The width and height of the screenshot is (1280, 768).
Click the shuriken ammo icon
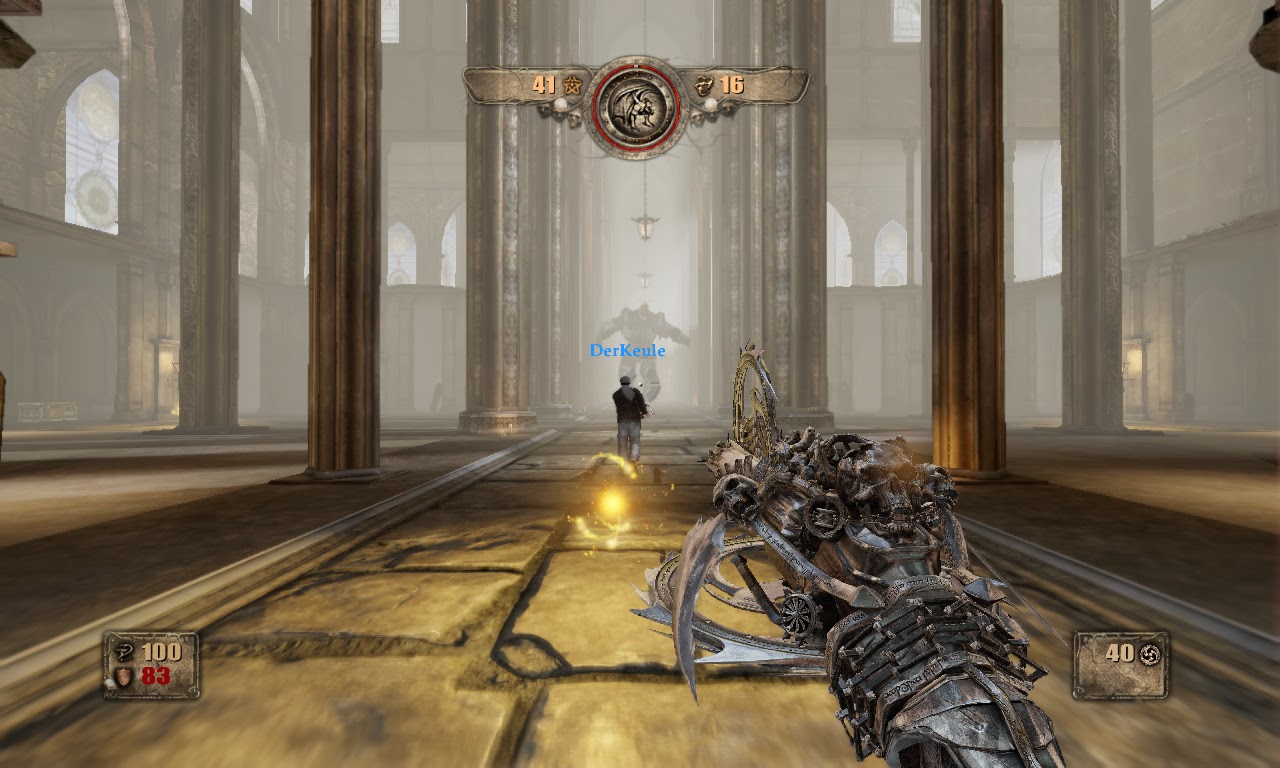[1150, 655]
